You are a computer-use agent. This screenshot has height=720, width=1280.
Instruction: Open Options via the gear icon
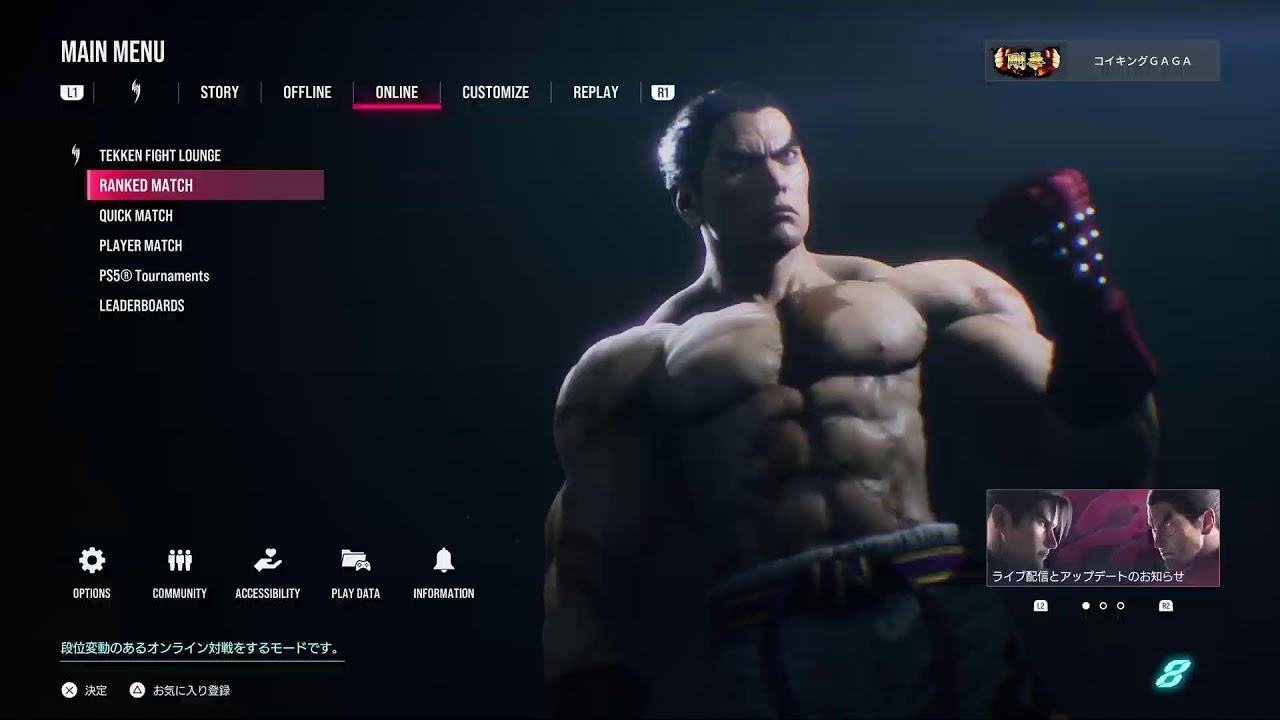(x=91, y=562)
